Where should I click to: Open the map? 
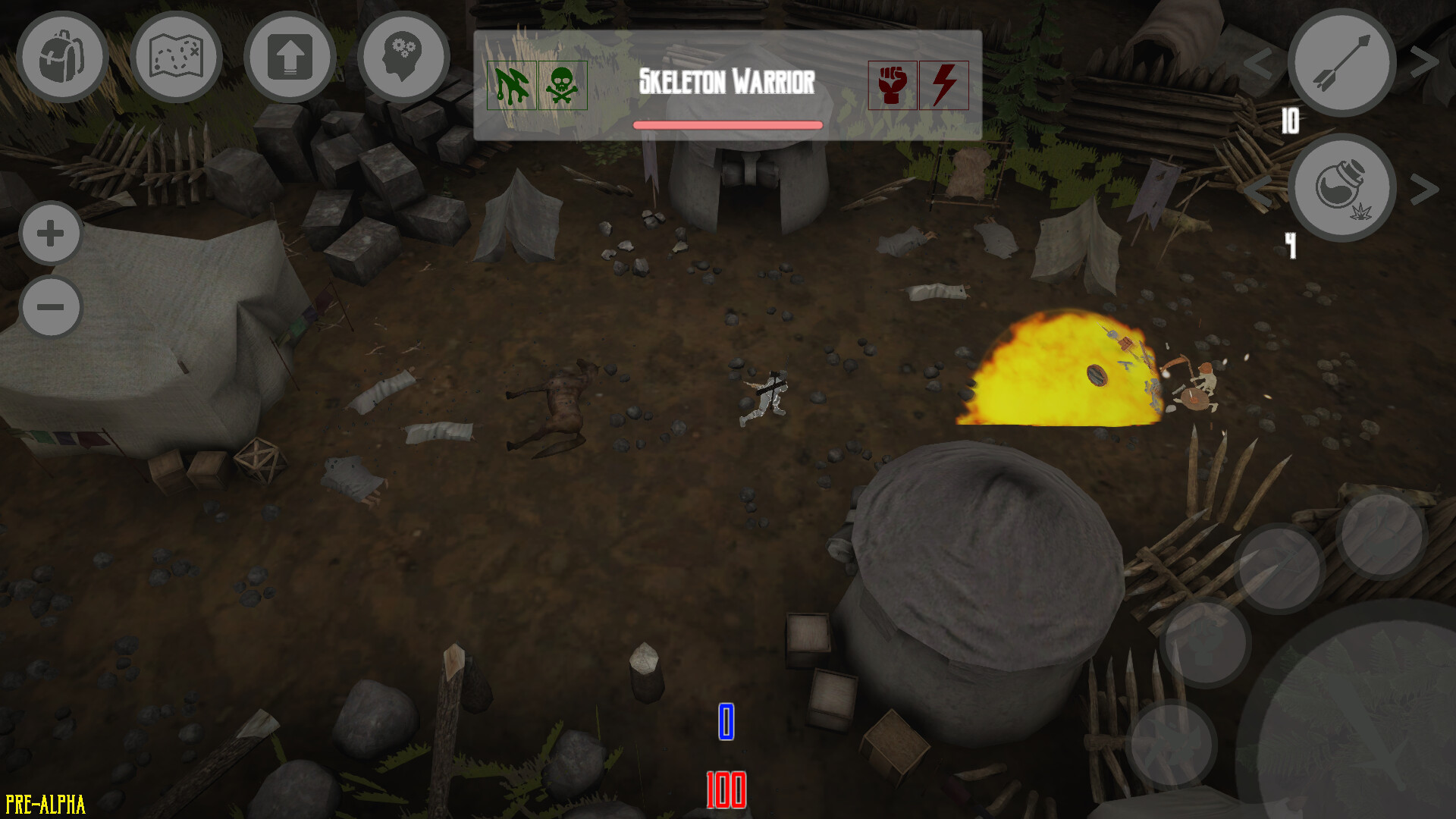pyautogui.click(x=177, y=55)
